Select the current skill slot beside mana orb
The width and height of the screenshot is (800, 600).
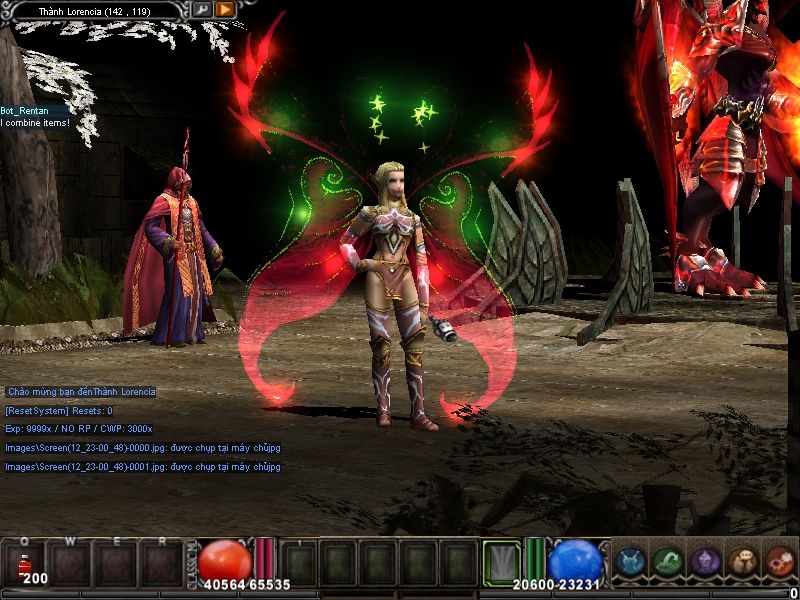click(x=502, y=562)
